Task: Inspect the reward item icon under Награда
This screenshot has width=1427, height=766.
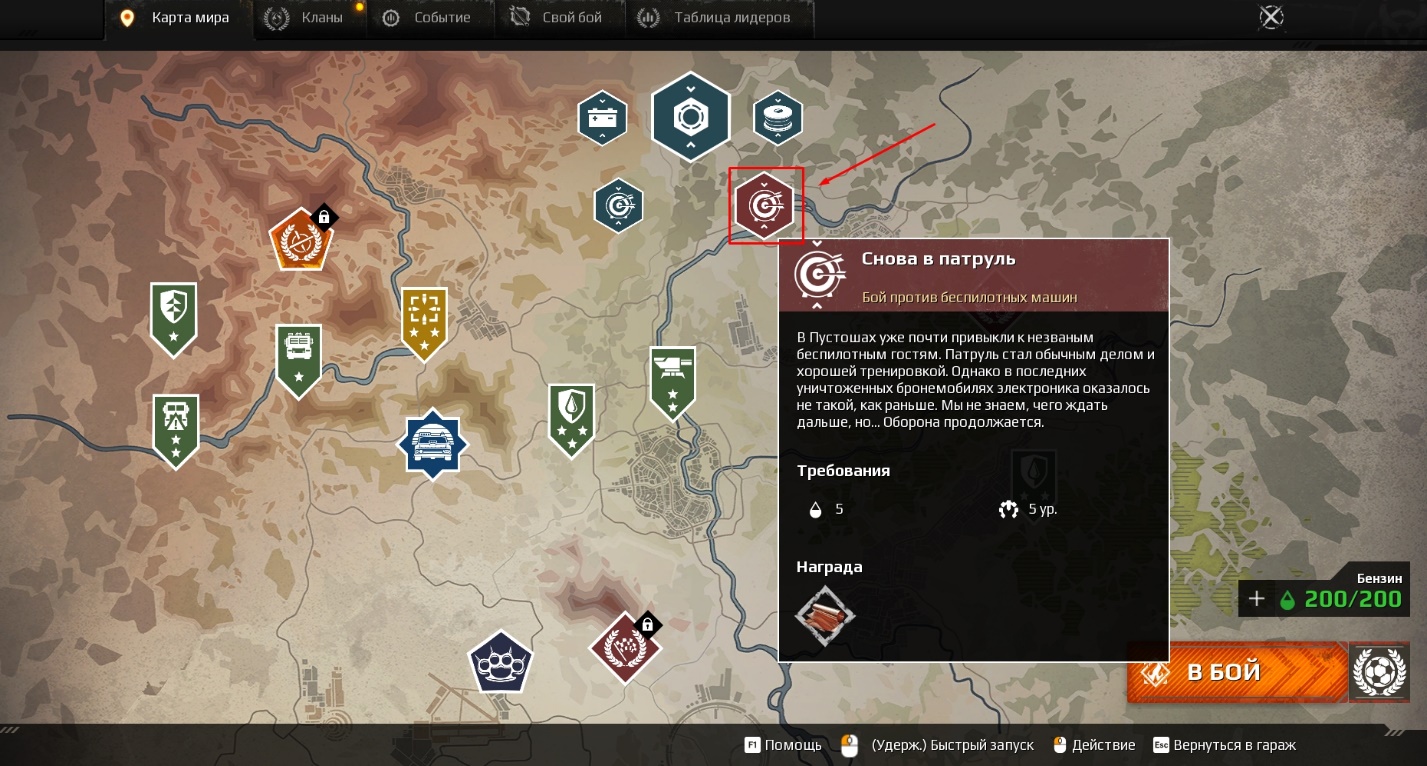Action: pyautogui.click(x=825, y=615)
